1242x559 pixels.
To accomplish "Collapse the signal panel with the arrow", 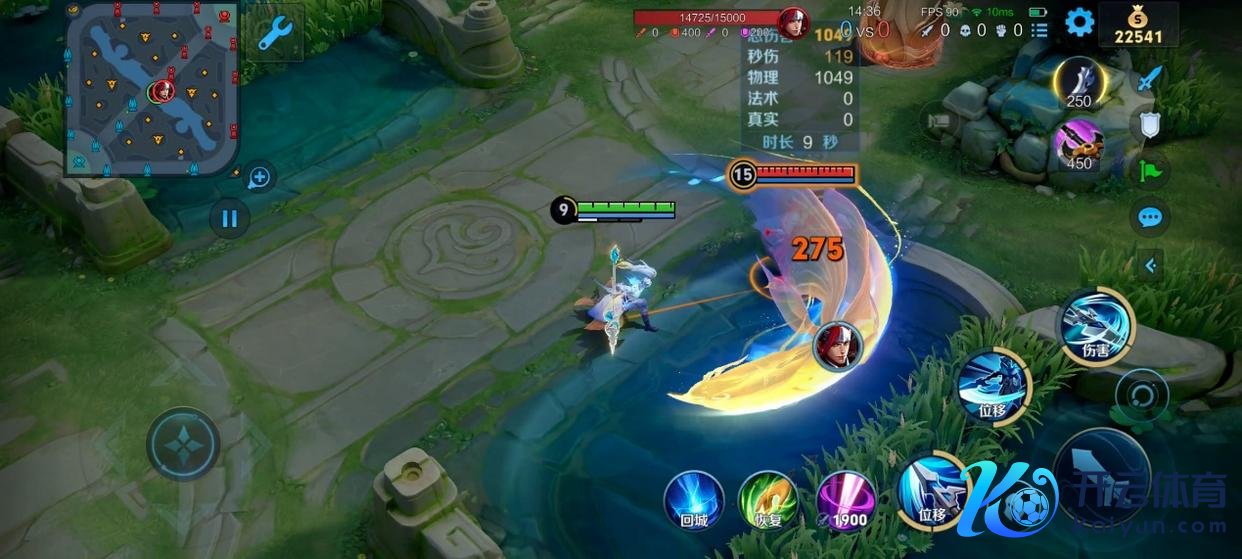I will 1151,265.
